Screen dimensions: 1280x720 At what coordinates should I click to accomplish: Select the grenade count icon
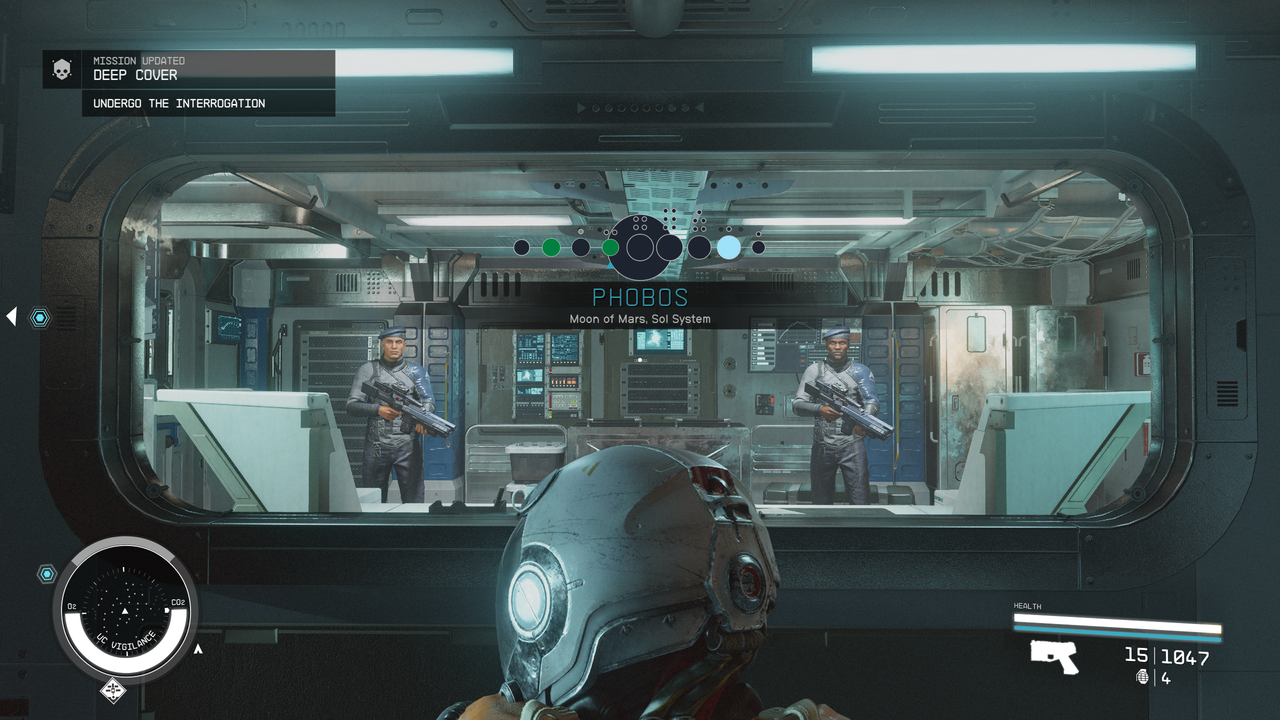[1143, 678]
